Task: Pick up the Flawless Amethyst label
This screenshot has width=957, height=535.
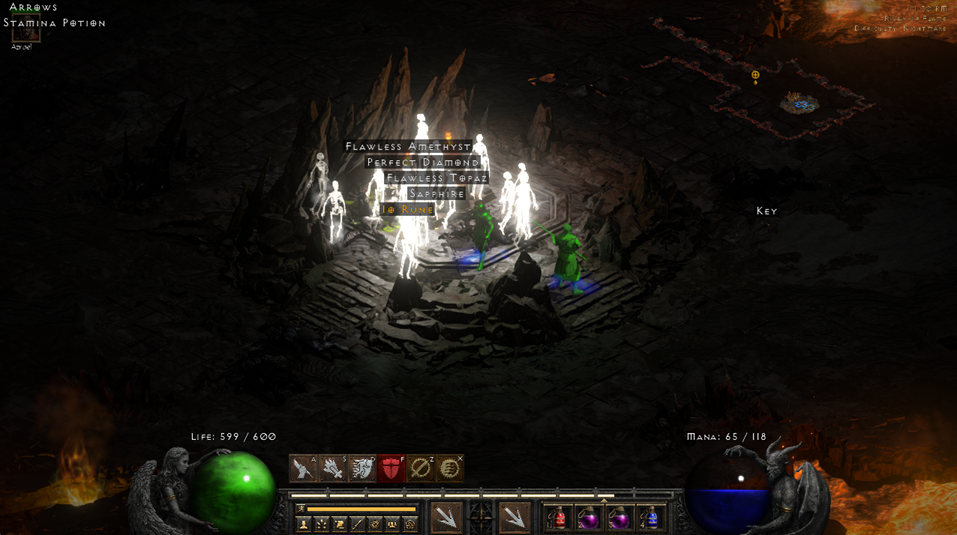Action: tap(407, 146)
